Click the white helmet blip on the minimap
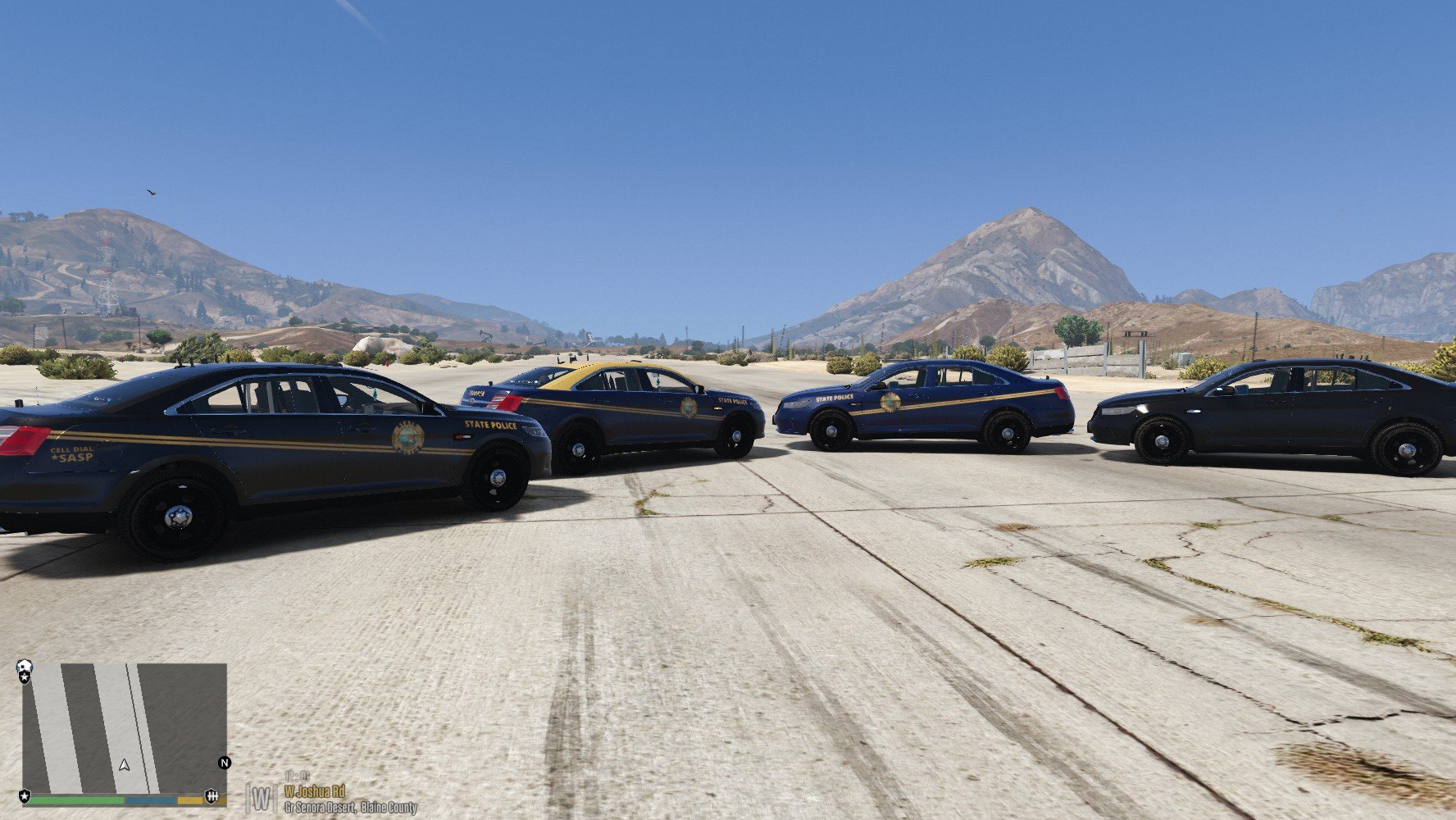1456x820 pixels. click(25, 667)
